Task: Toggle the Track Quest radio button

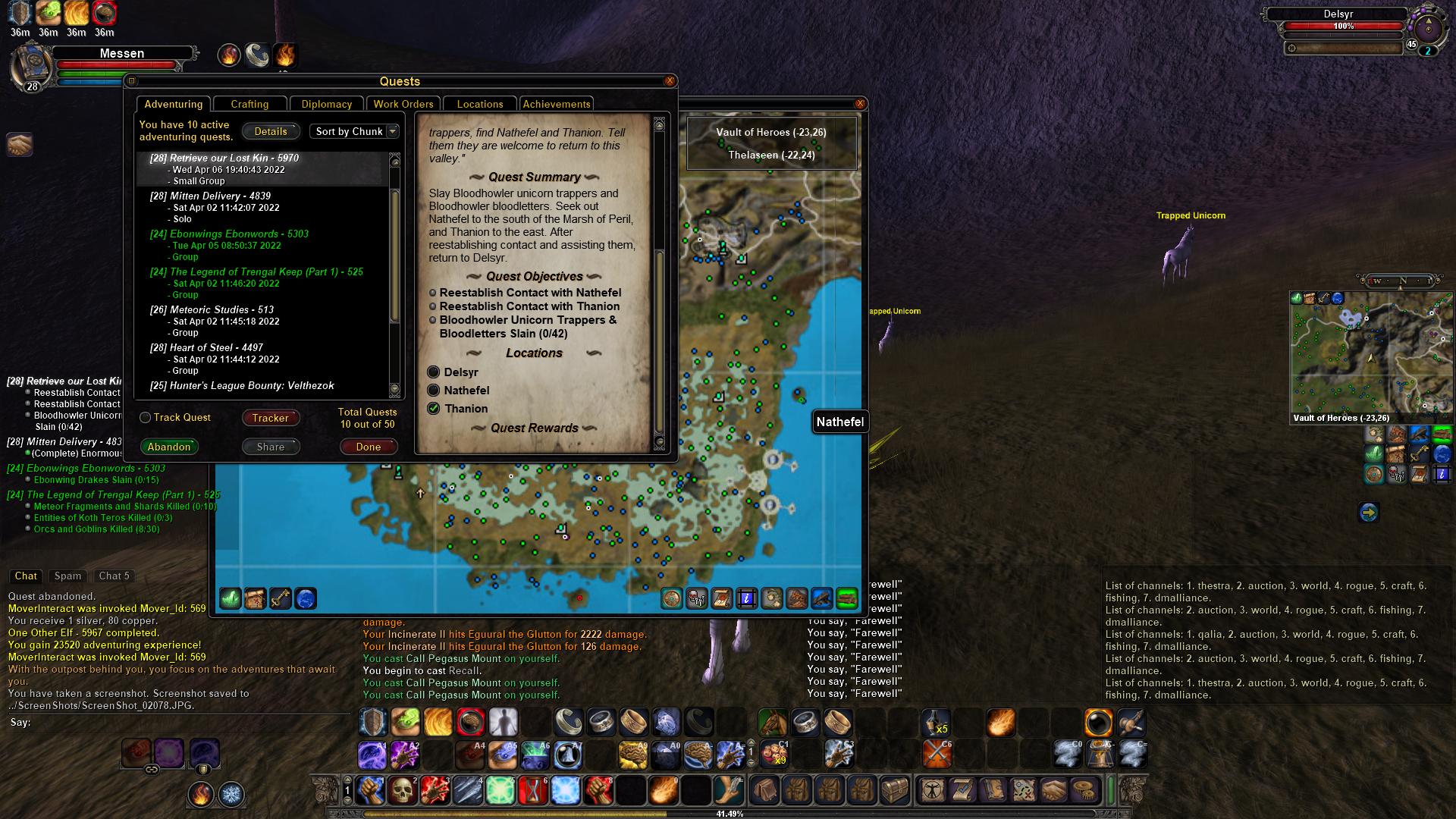Action: [x=146, y=418]
